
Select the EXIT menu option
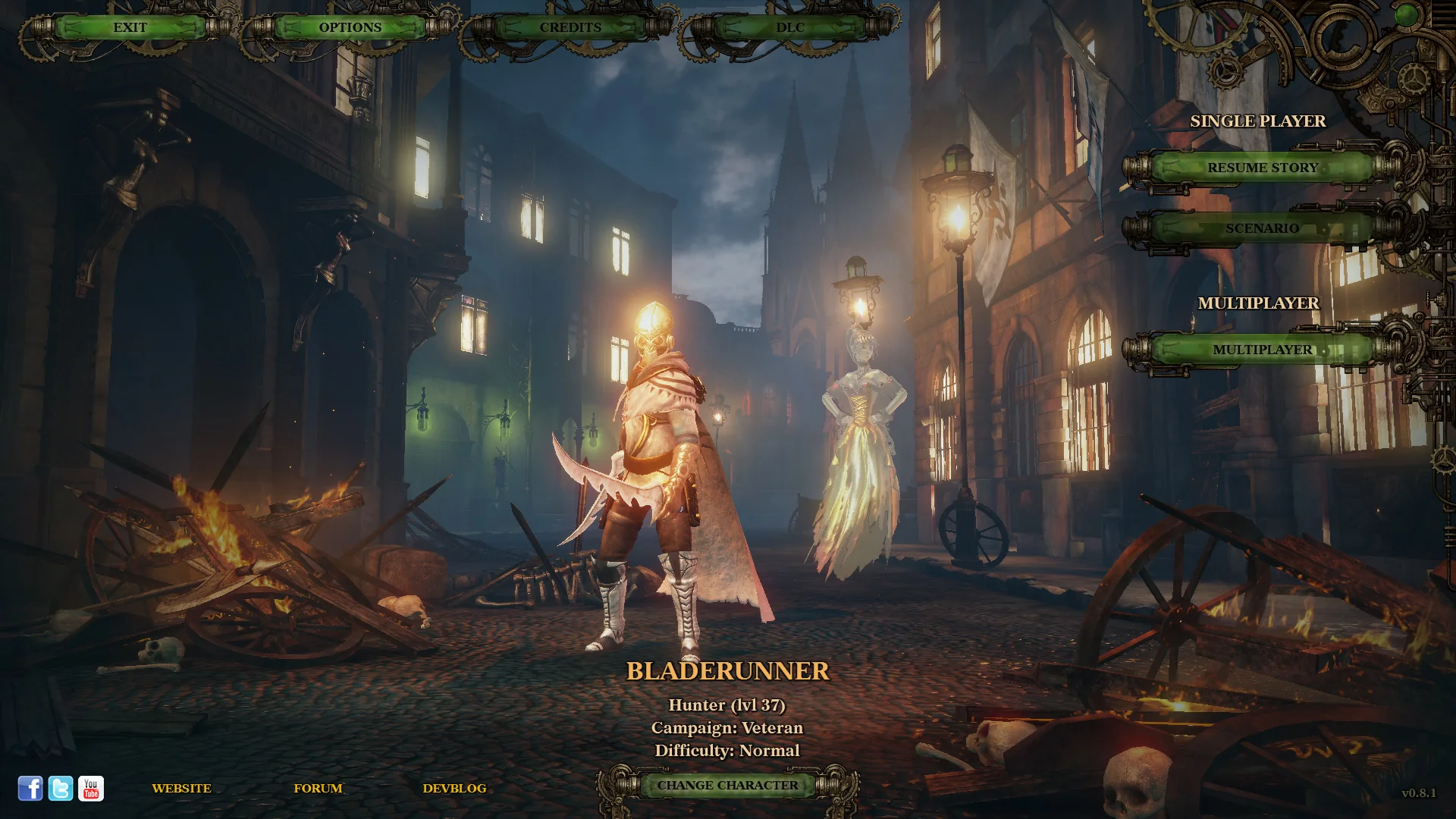point(129,27)
